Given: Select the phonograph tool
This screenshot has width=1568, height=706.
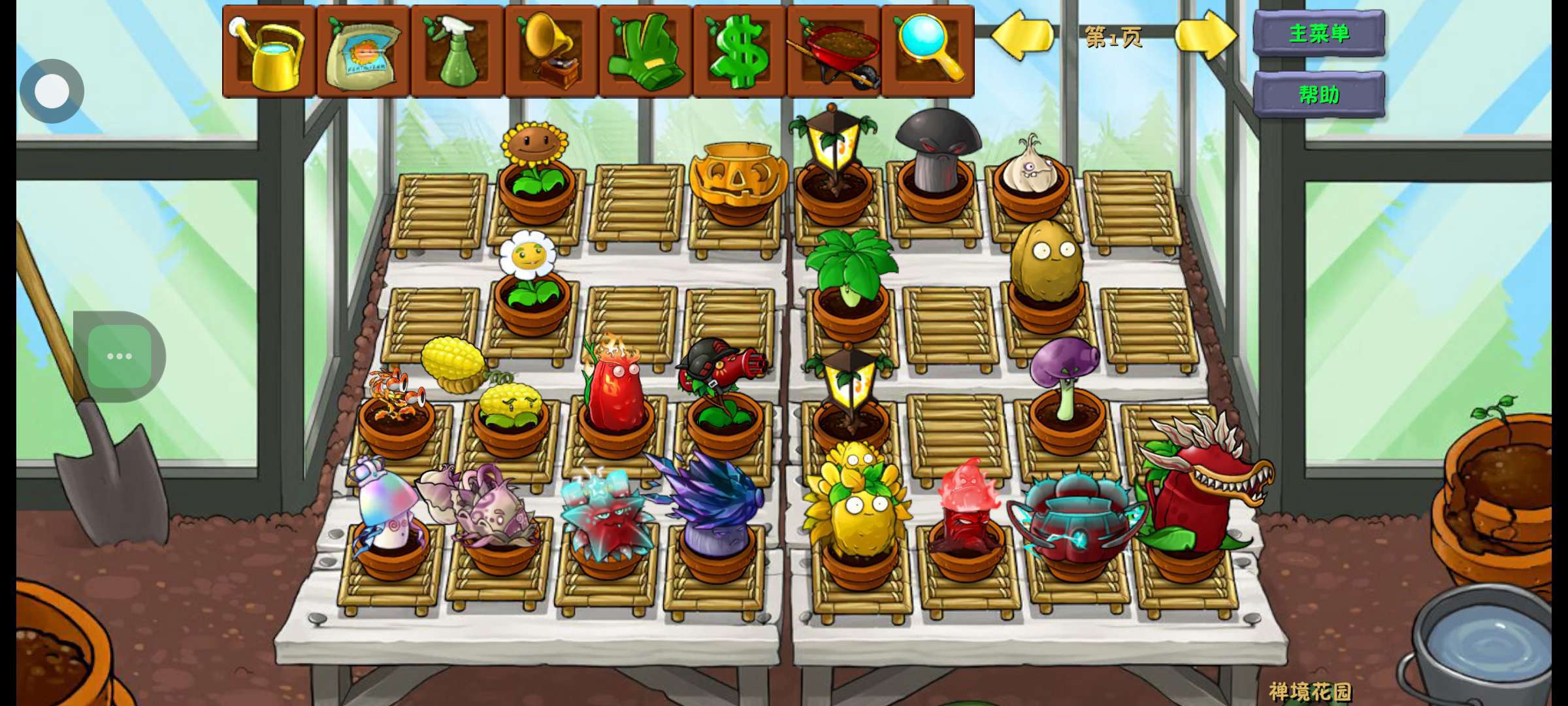Looking at the screenshot, I should [x=551, y=52].
